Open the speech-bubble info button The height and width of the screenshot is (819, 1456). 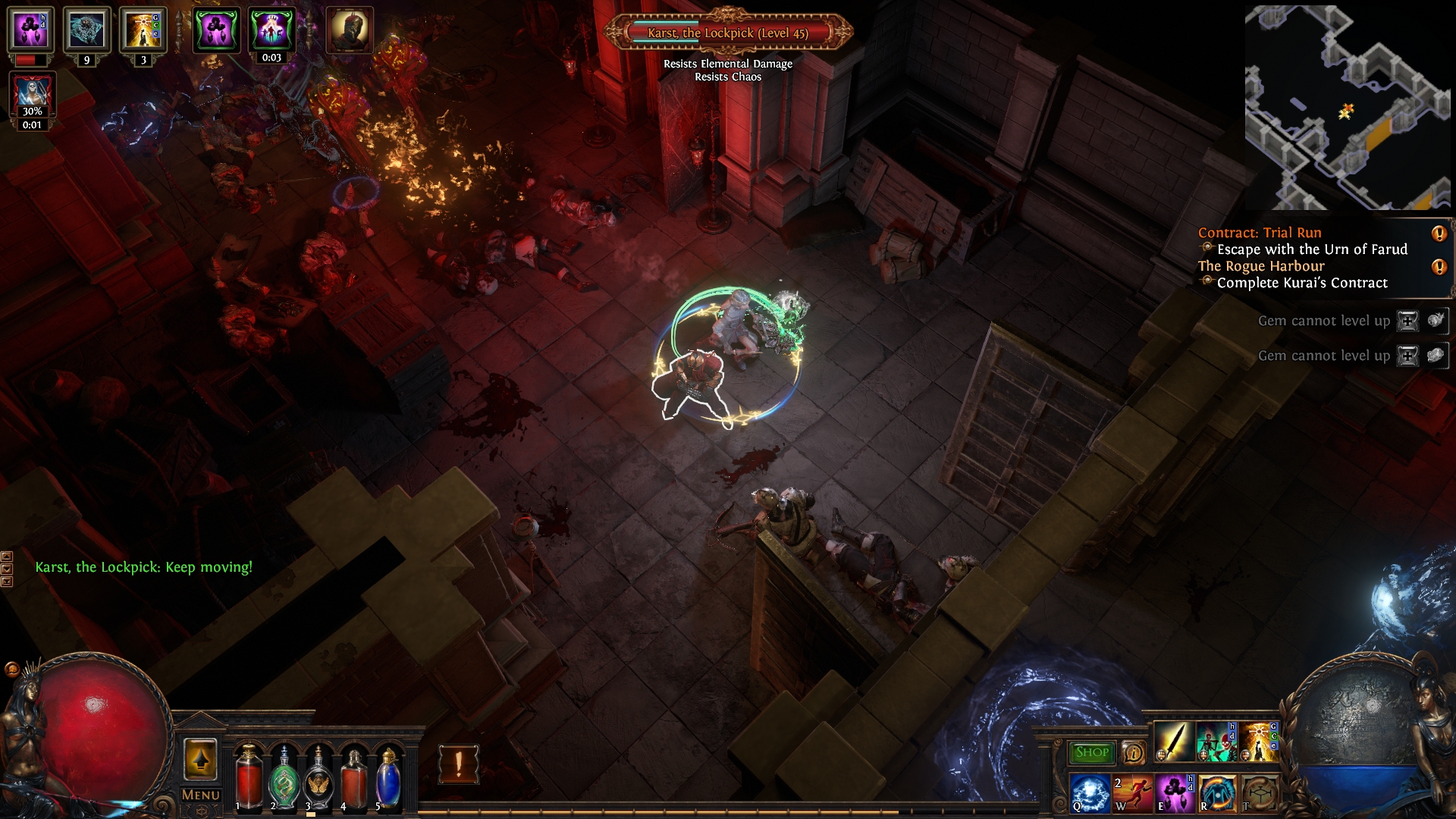point(1133,752)
